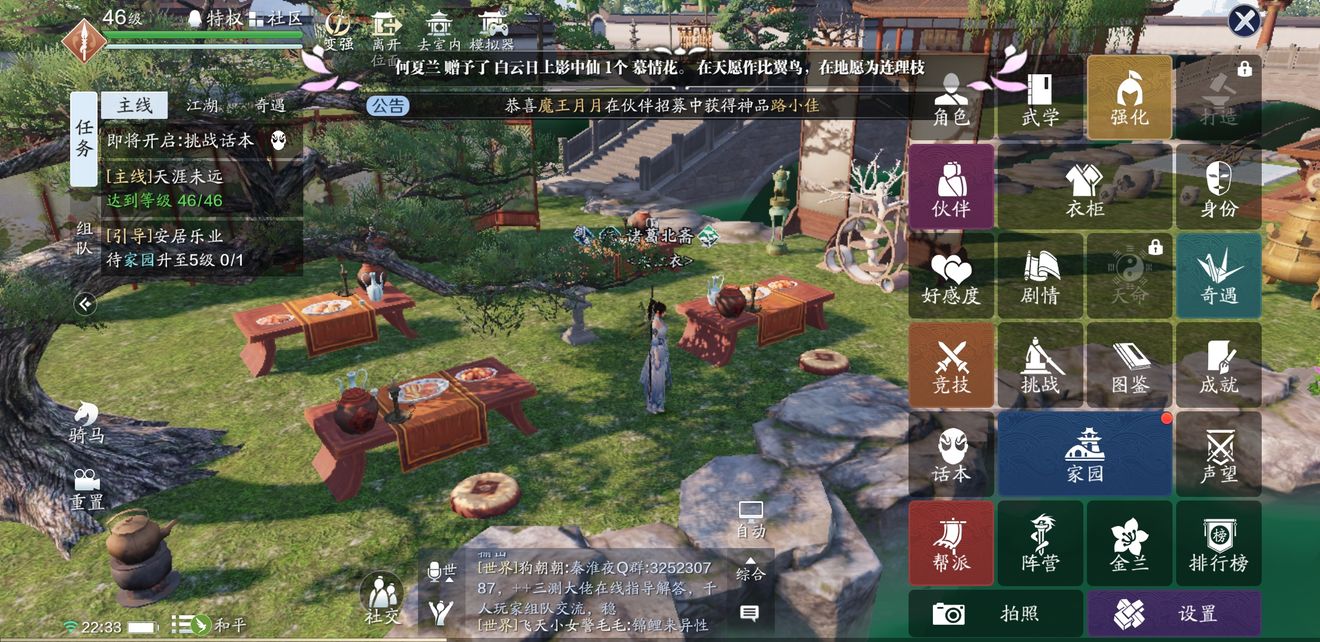The height and width of the screenshot is (642, 1320).
Task: Open the 剧情 story menu
Action: (1040, 276)
